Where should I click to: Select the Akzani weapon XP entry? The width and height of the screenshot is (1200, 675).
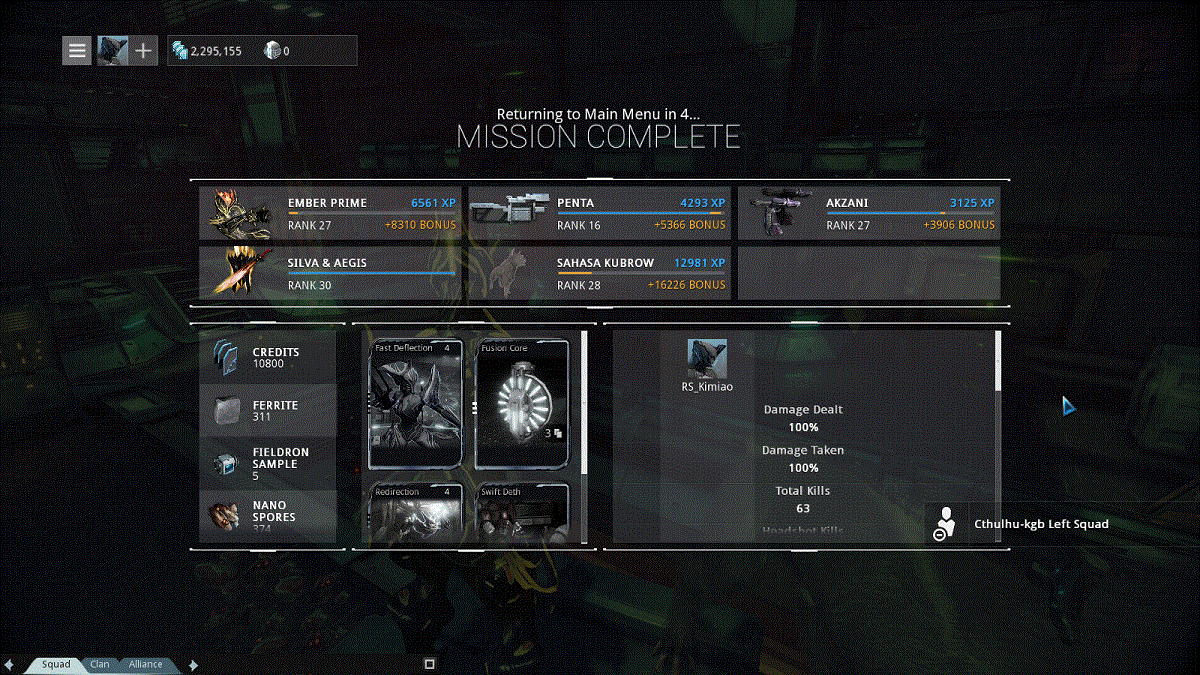coord(868,213)
